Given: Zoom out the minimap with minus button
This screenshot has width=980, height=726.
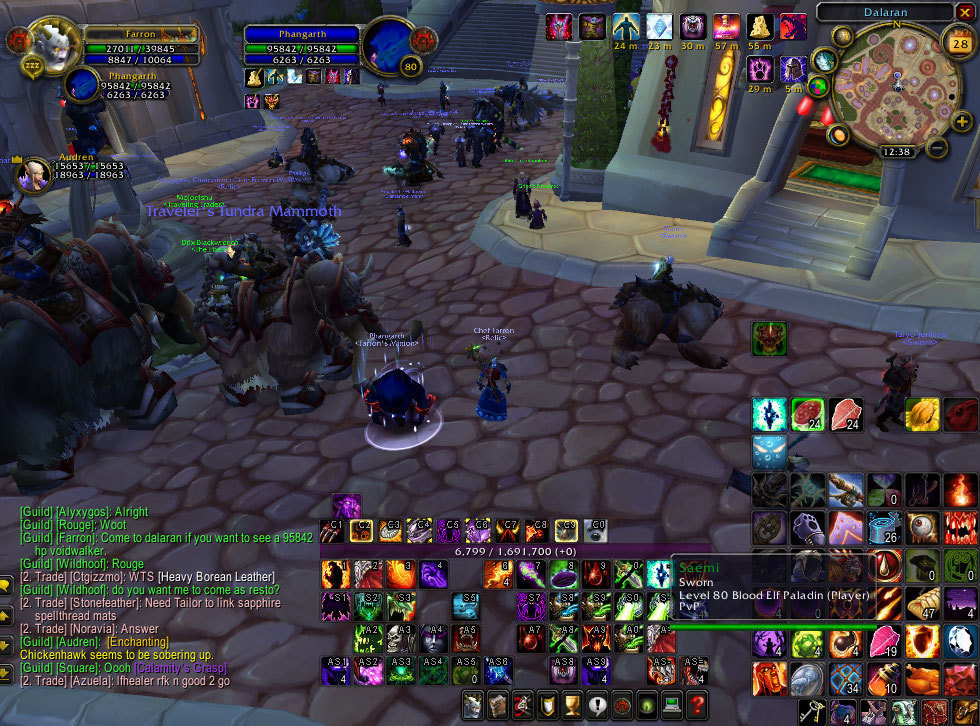Looking at the screenshot, I should (x=937, y=148).
